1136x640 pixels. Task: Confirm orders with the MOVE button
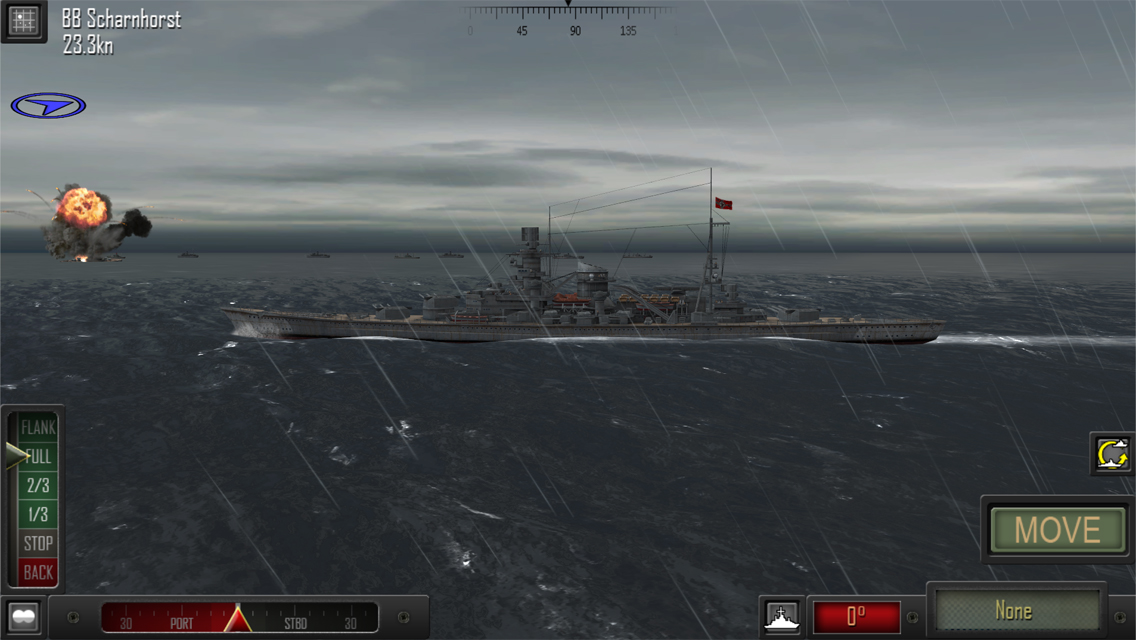tap(1057, 530)
